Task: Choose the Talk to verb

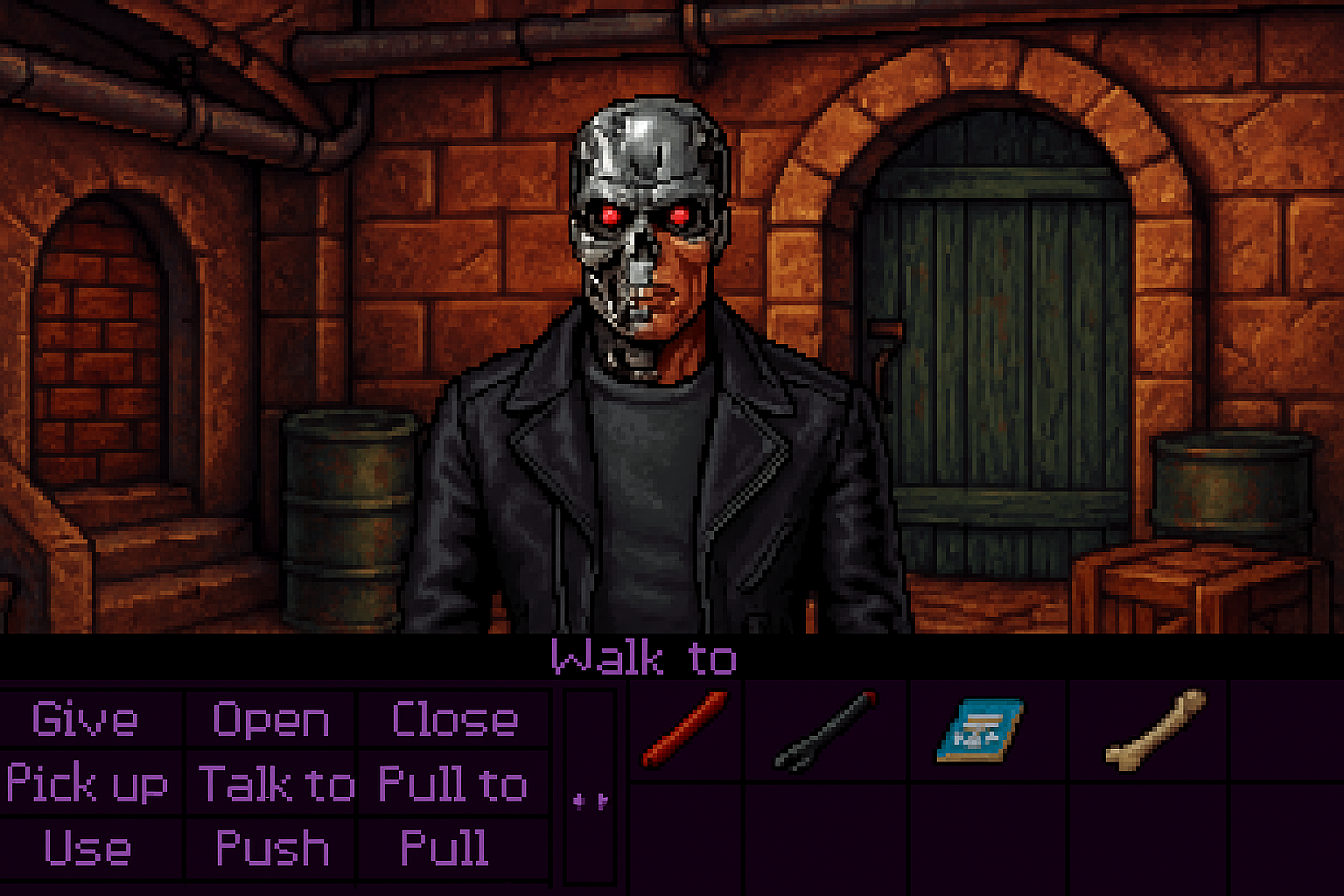Action: [x=276, y=783]
